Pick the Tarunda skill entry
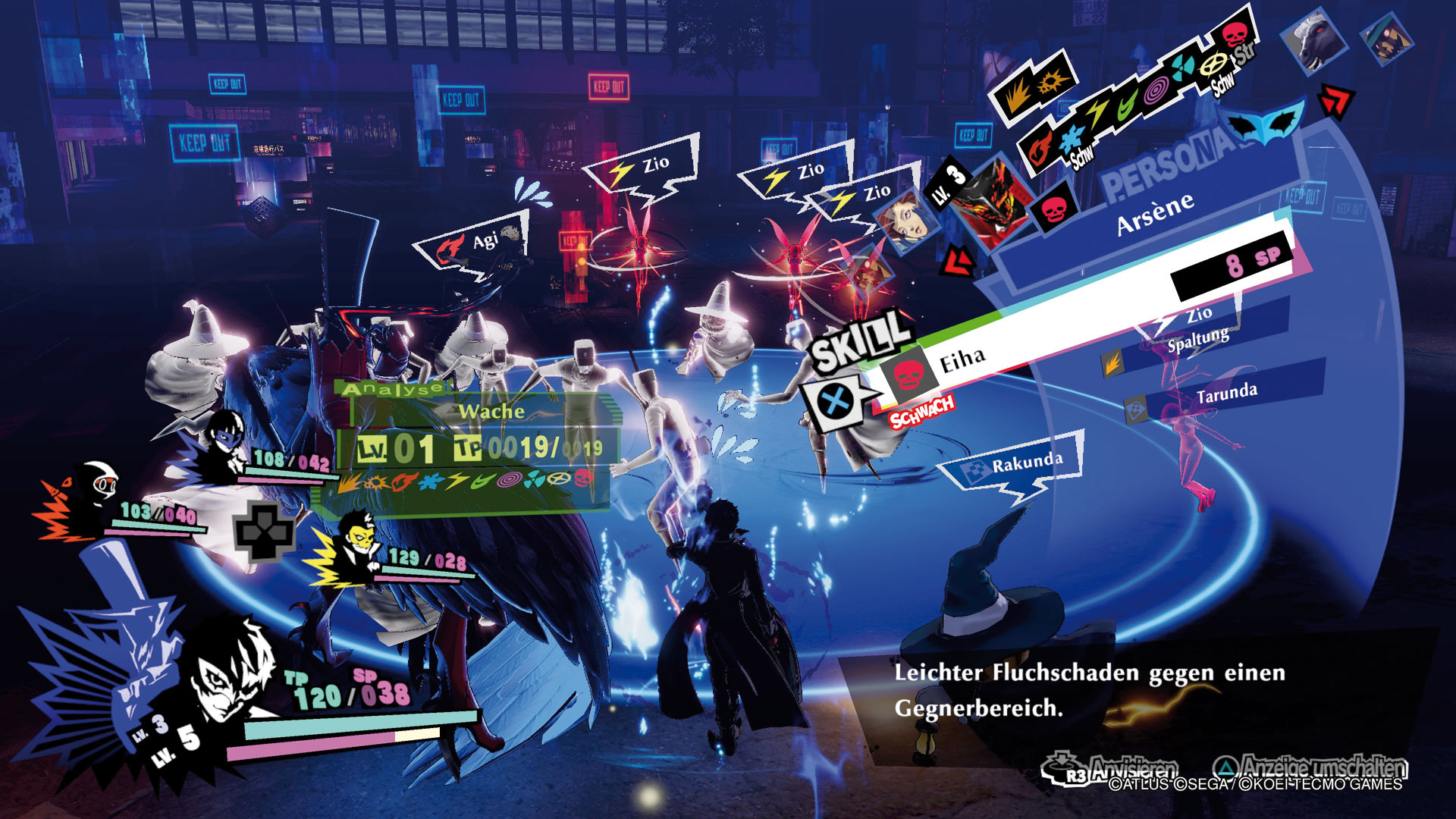The image size is (1456, 819). (1226, 394)
